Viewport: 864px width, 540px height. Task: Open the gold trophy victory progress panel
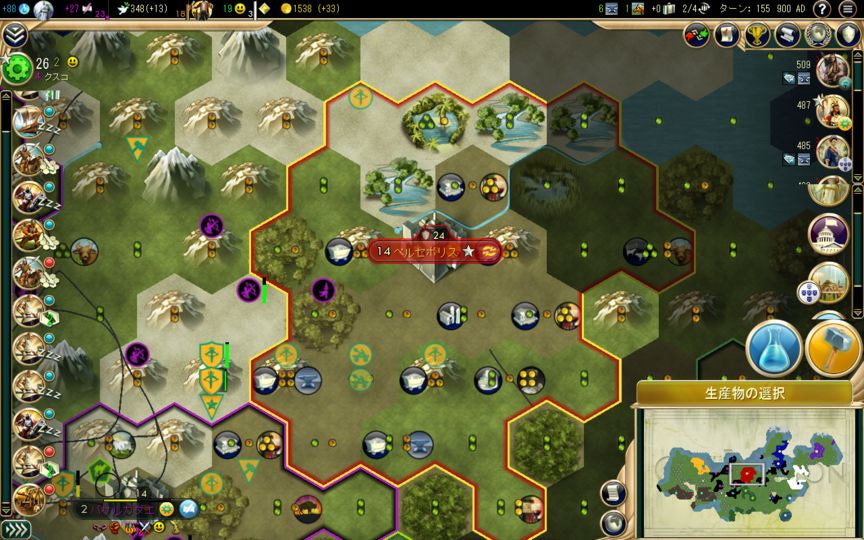759,35
